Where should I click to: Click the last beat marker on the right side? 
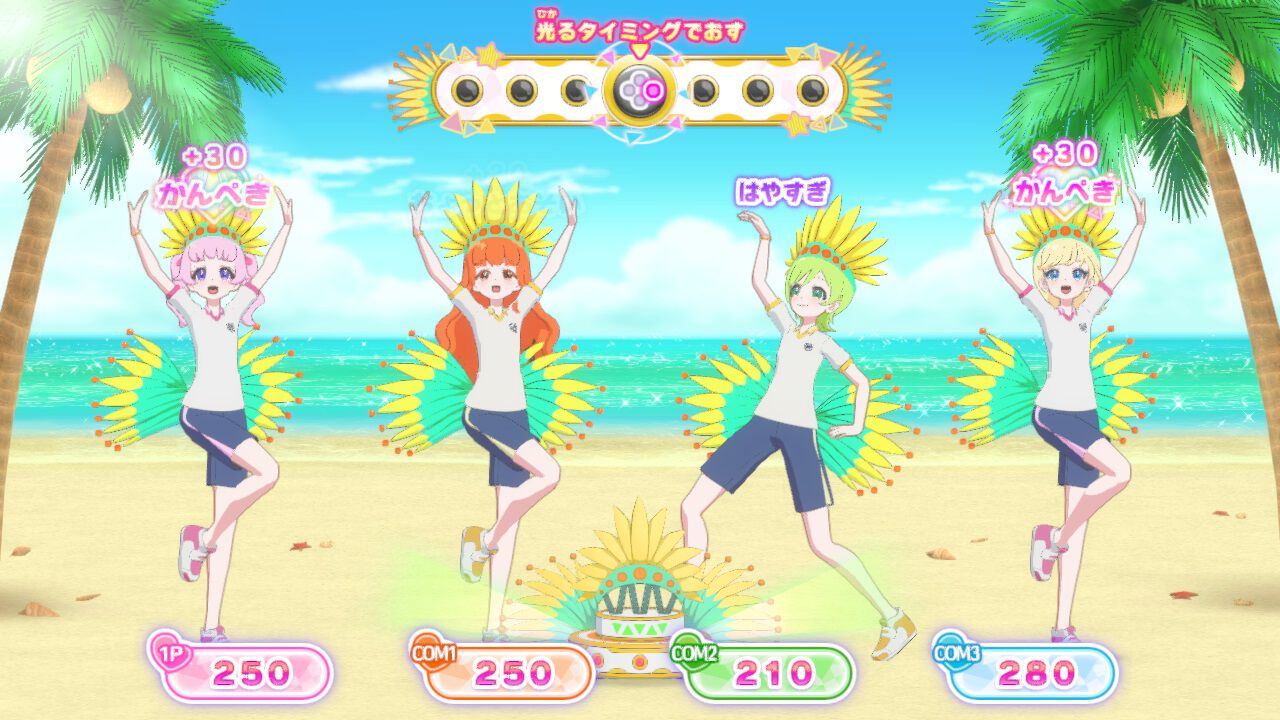point(813,91)
